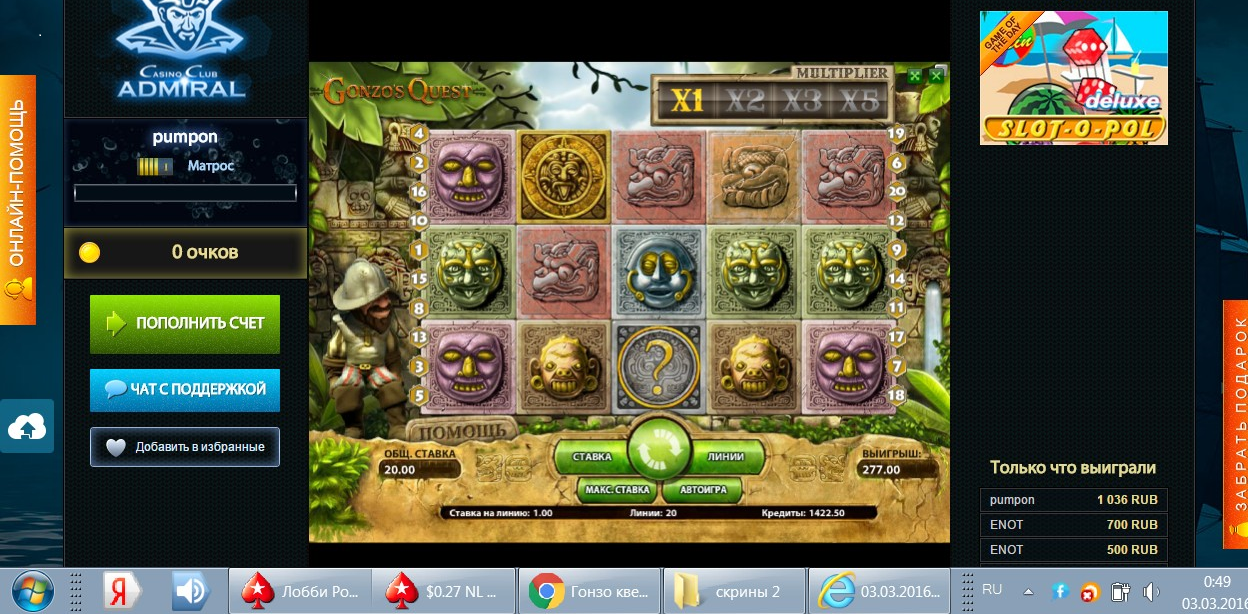This screenshot has width=1248, height=614.
Task: Click the cloud upload icon
Action: pyautogui.click(x=27, y=427)
